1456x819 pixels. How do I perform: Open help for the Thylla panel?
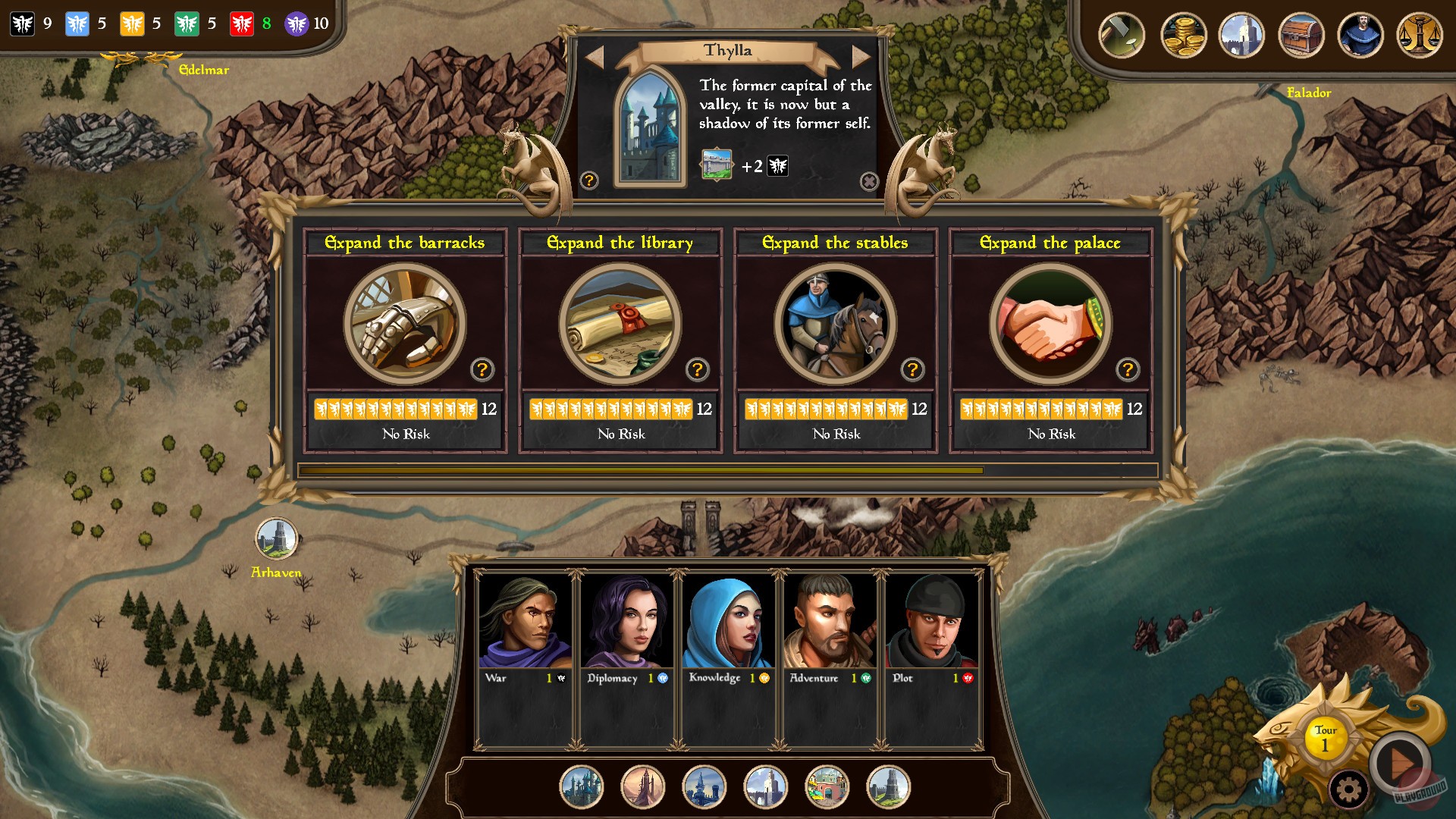click(x=589, y=180)
